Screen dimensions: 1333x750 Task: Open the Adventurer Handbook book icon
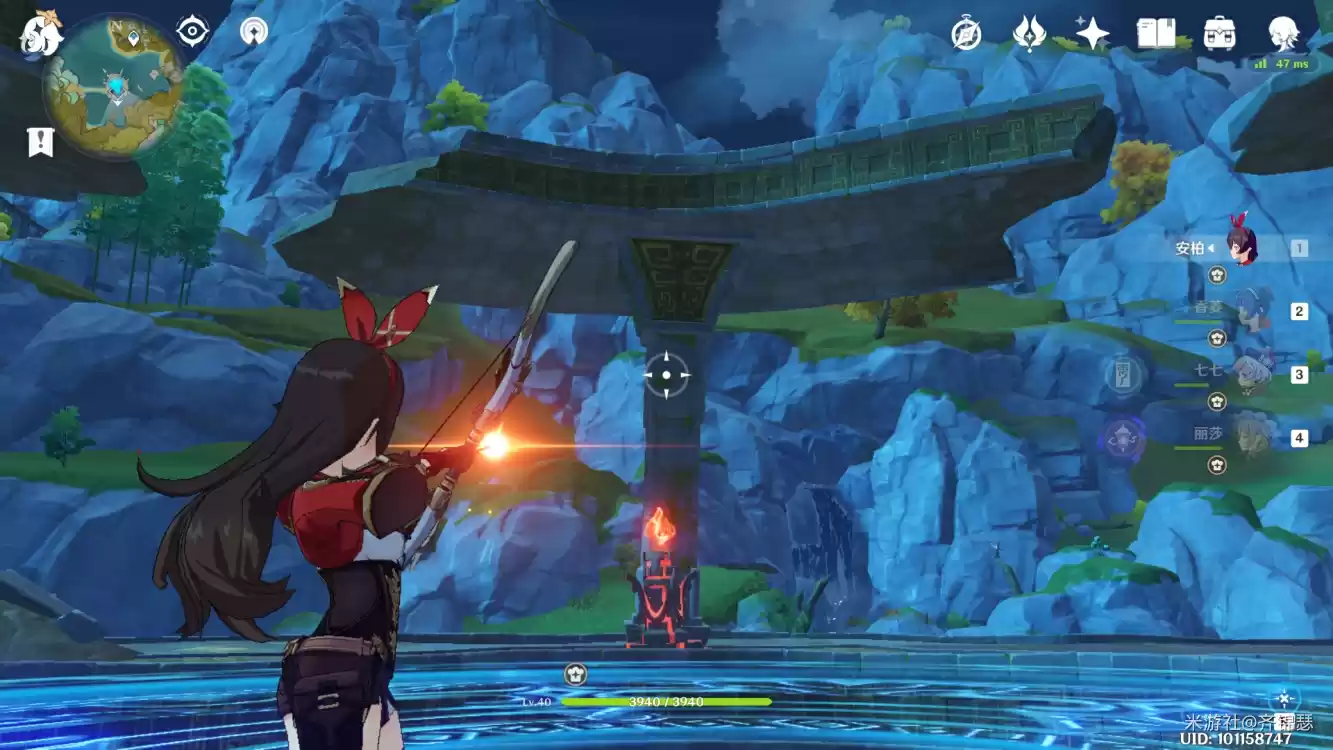[x=1156, y=33]
